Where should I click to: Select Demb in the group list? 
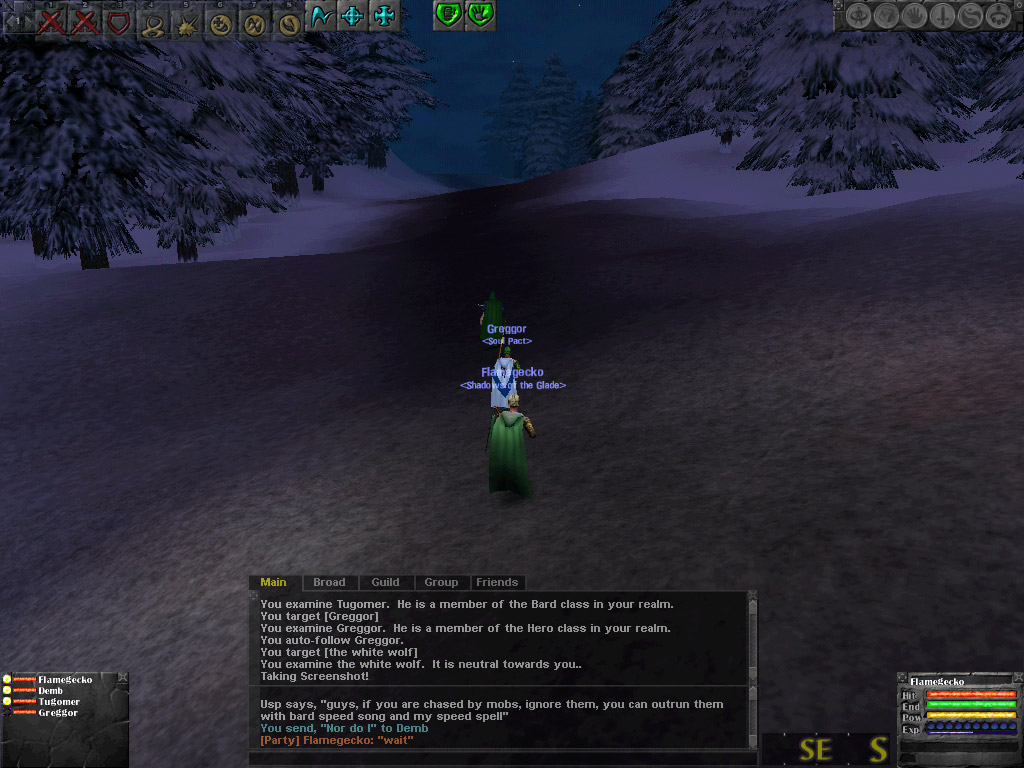click(x=50, y=691)
